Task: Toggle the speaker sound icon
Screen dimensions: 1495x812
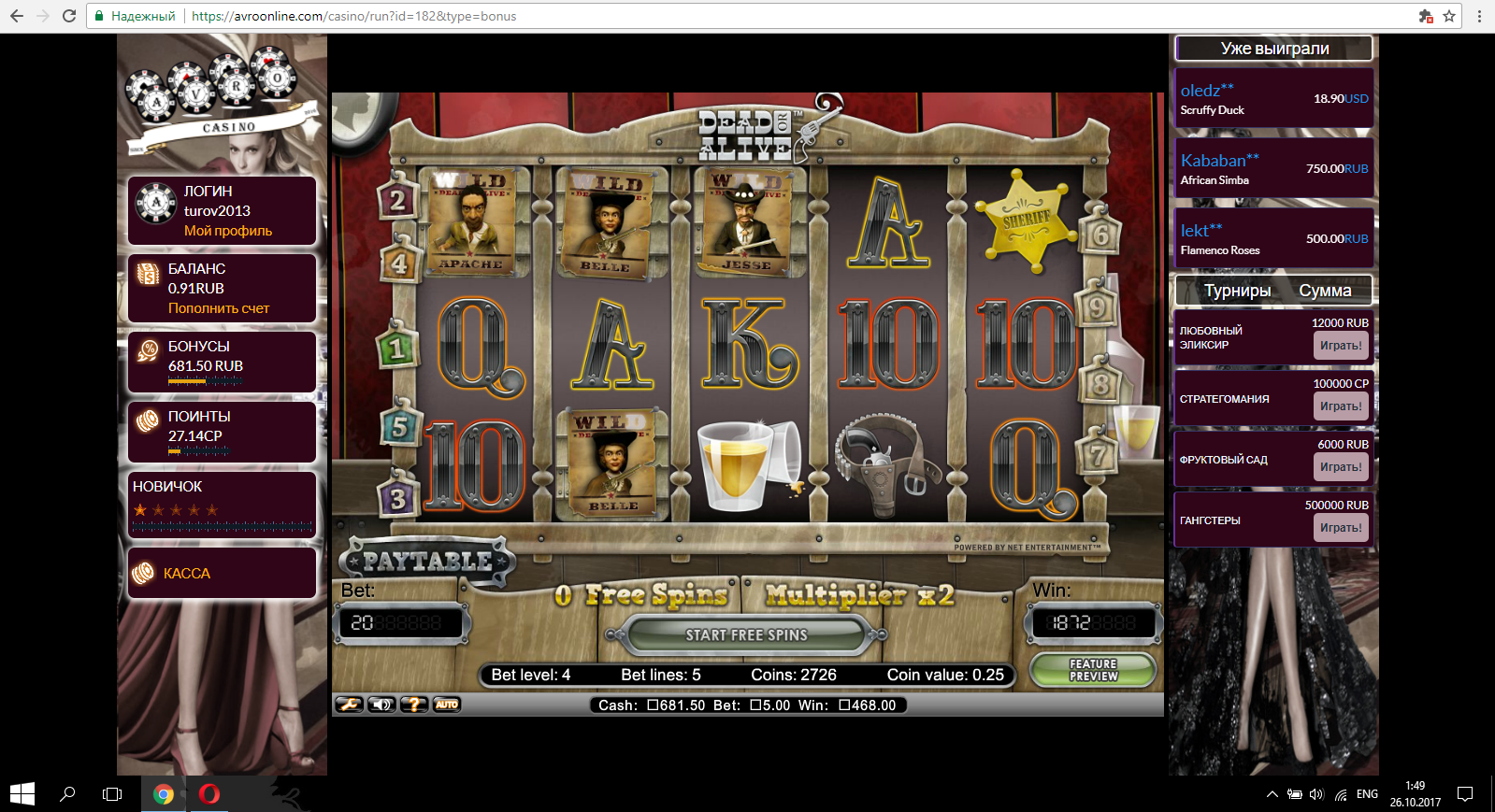Action: 381,705
